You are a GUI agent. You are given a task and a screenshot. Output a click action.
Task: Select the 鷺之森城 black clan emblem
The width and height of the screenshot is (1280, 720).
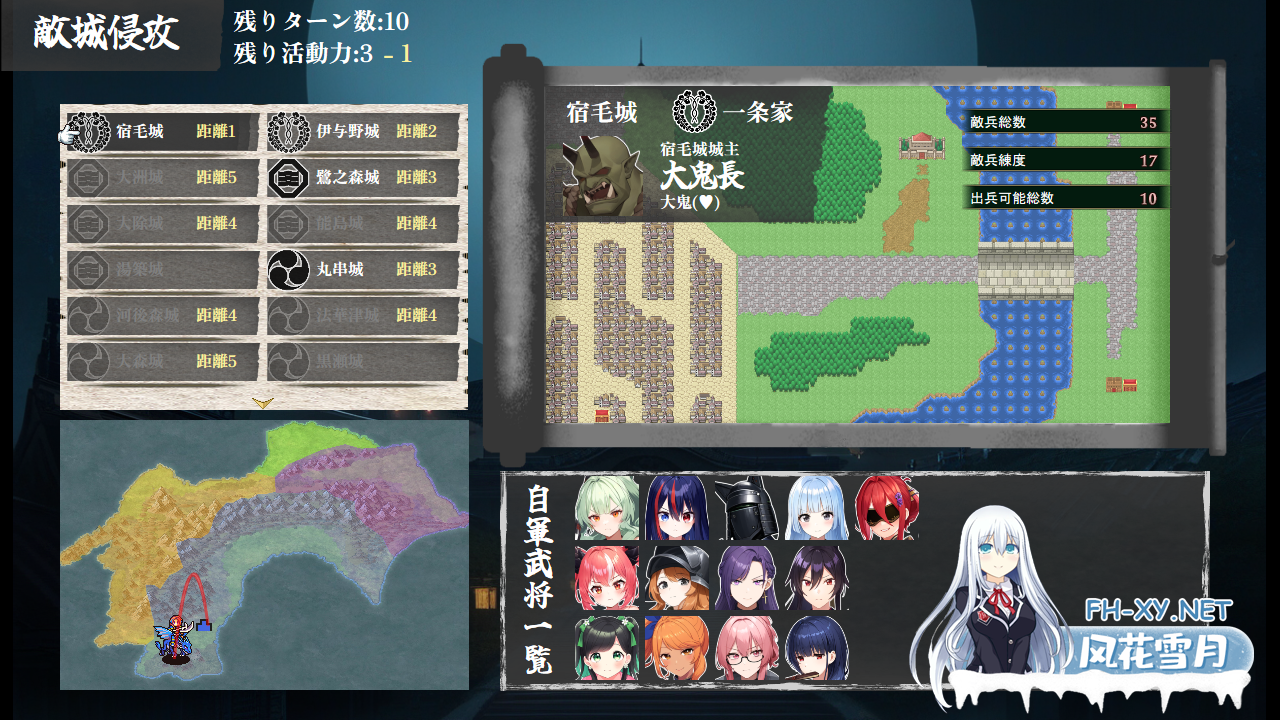290,177
